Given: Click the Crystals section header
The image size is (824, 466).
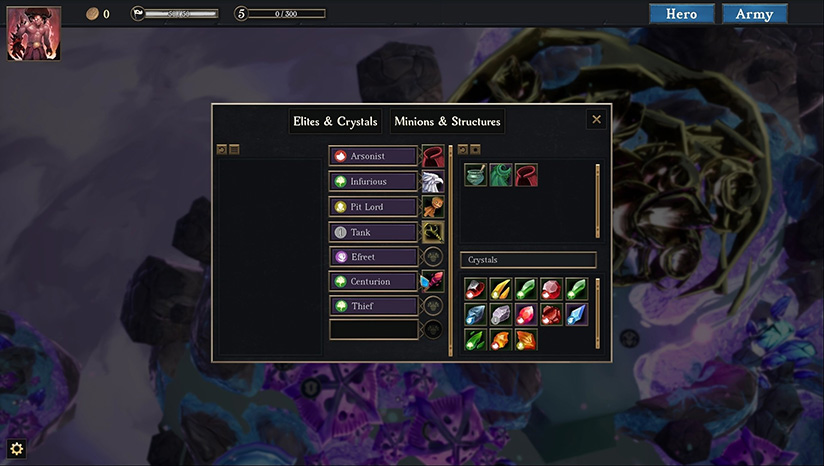Looking at the screenshot, I should pyautogui.click(x=528, y=260).
